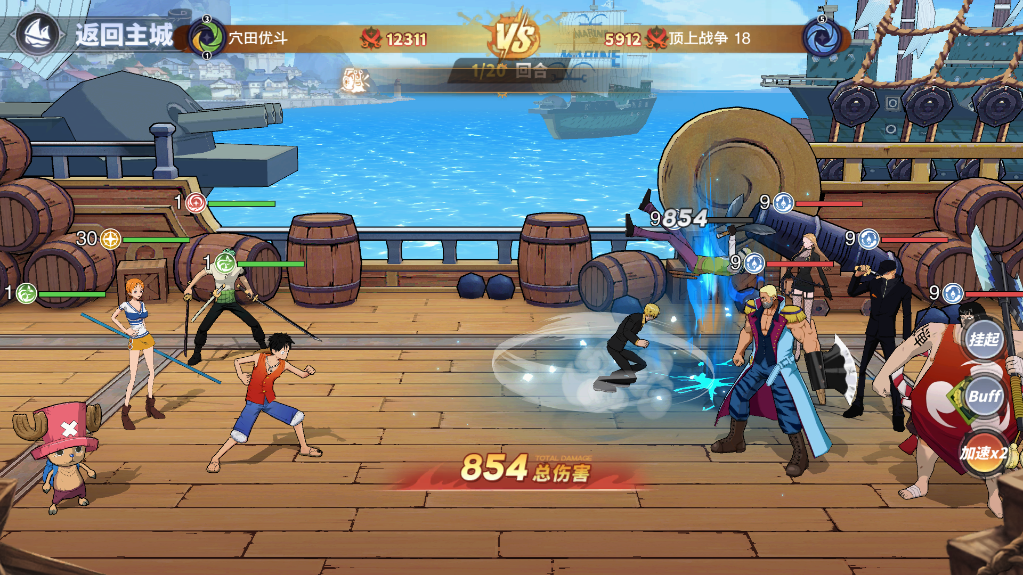Tap player 穴田优斗's swirl emblem
Image resolution: width=1023 pixels, height=575 pixels.
click(x=207, y=38)
